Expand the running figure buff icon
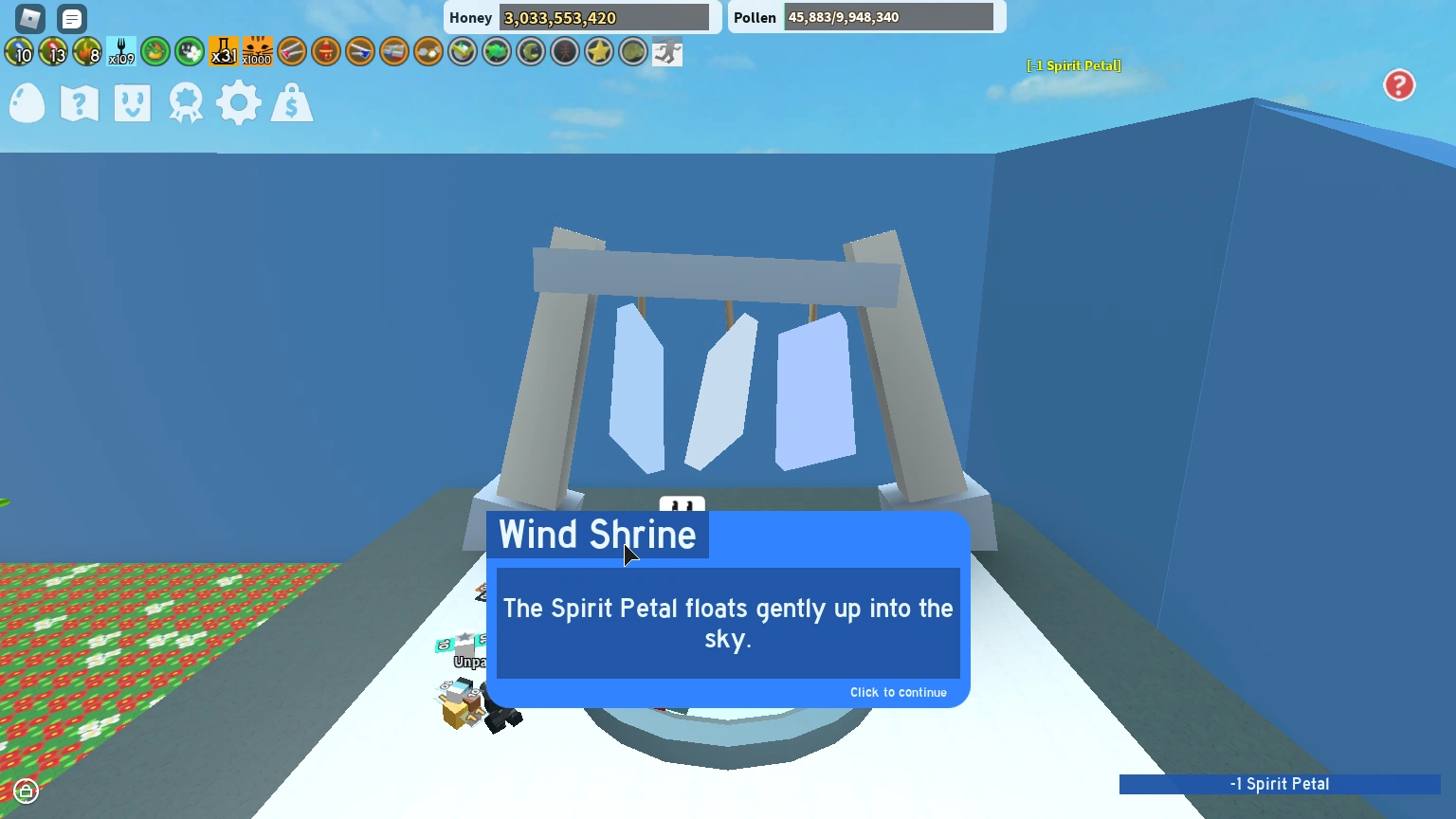 [666, 51]
